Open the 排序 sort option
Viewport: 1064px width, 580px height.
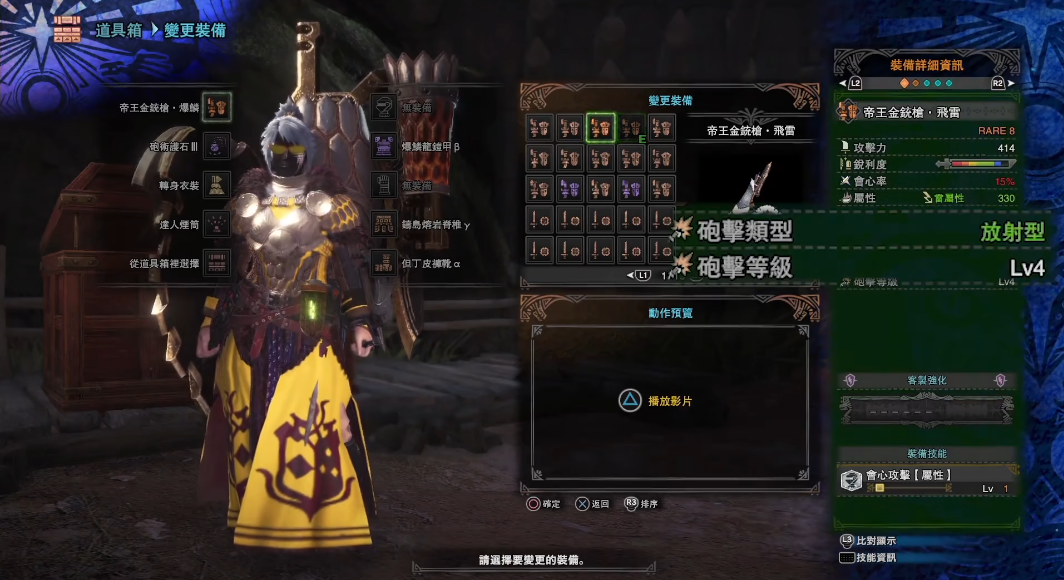pyautogui.click(x=642, y=504)
